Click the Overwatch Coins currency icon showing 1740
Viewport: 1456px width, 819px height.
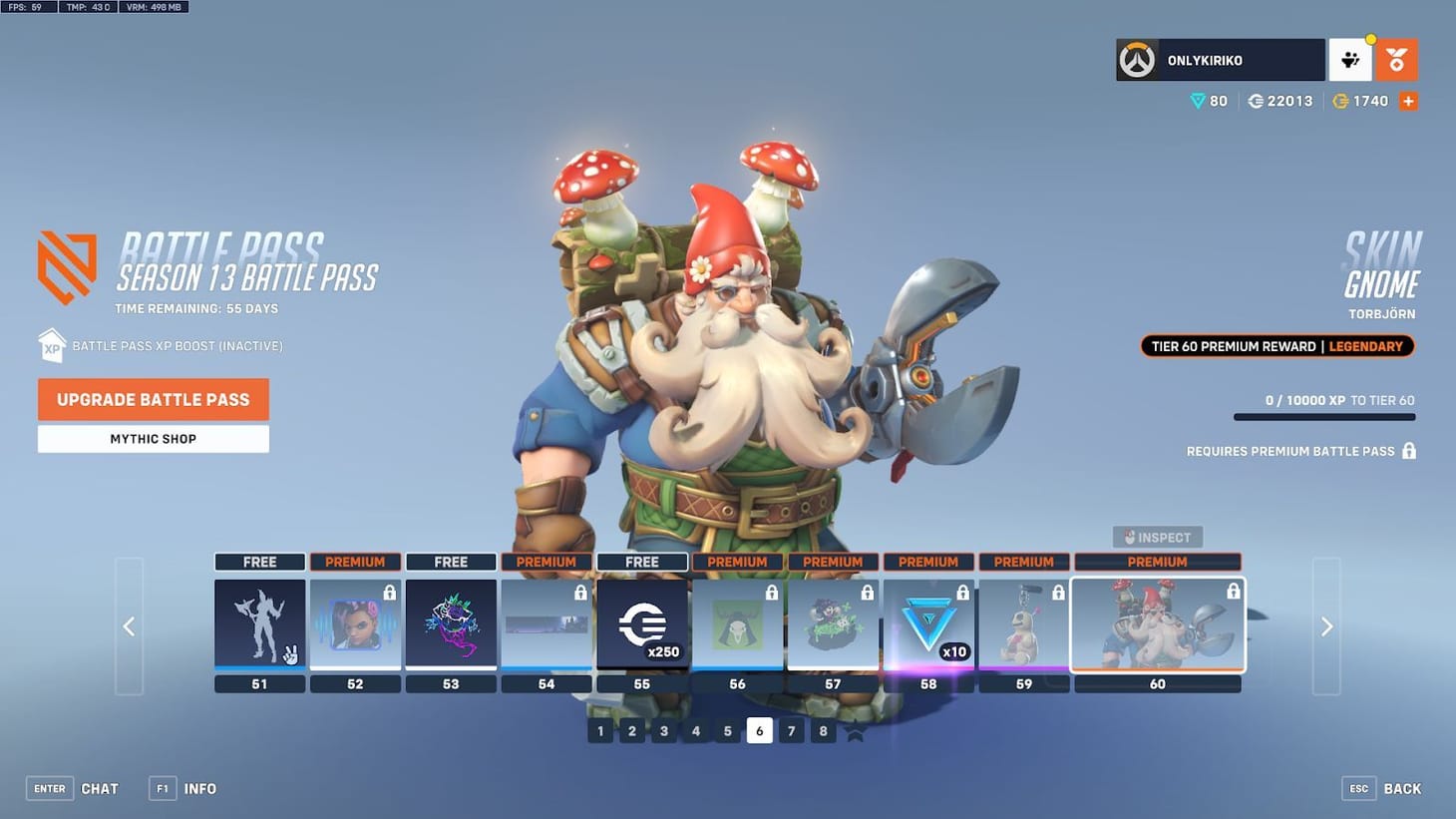click(x=1340, y=101)
